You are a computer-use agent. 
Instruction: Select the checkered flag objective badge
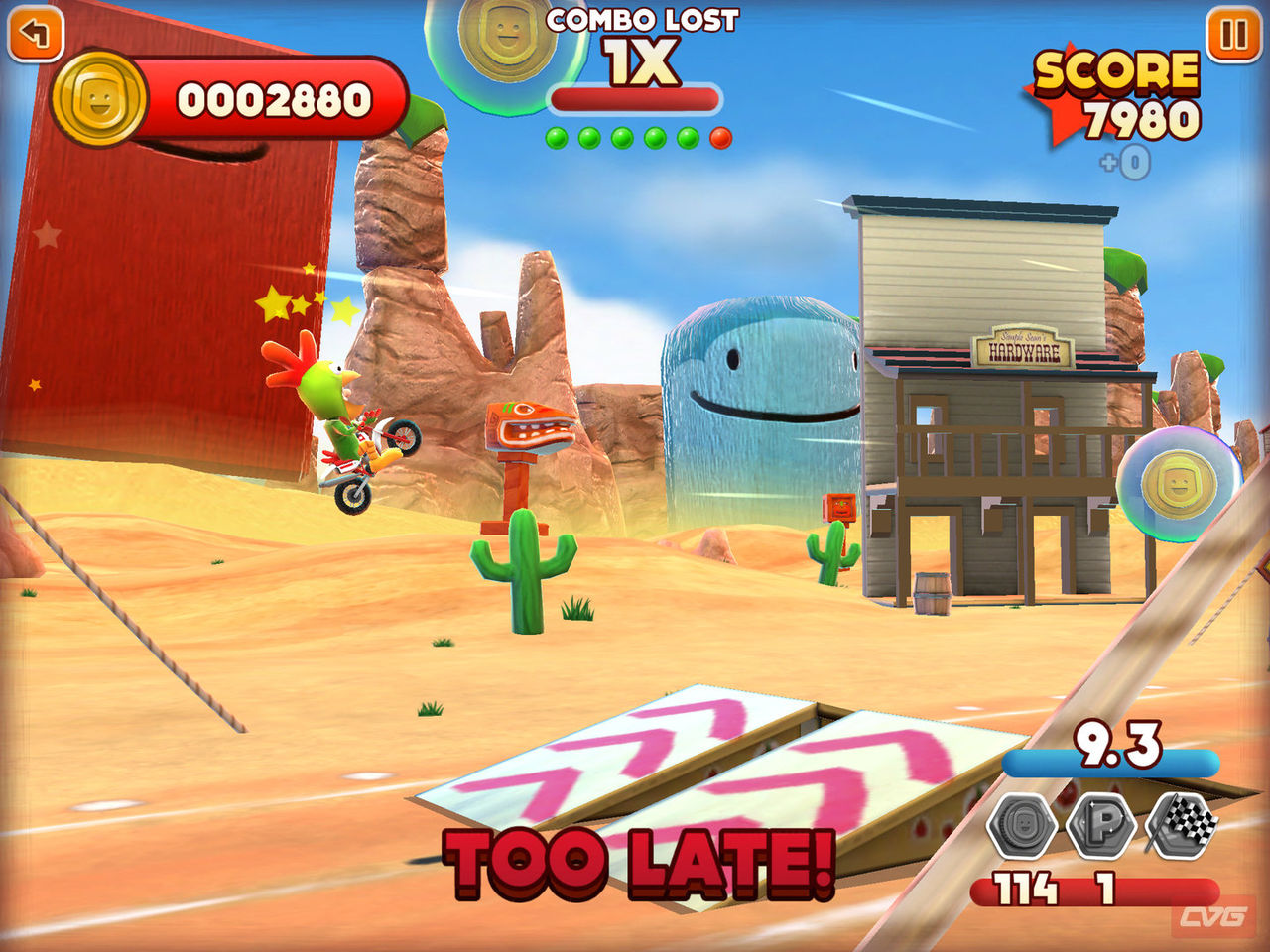click(1183, 823)
